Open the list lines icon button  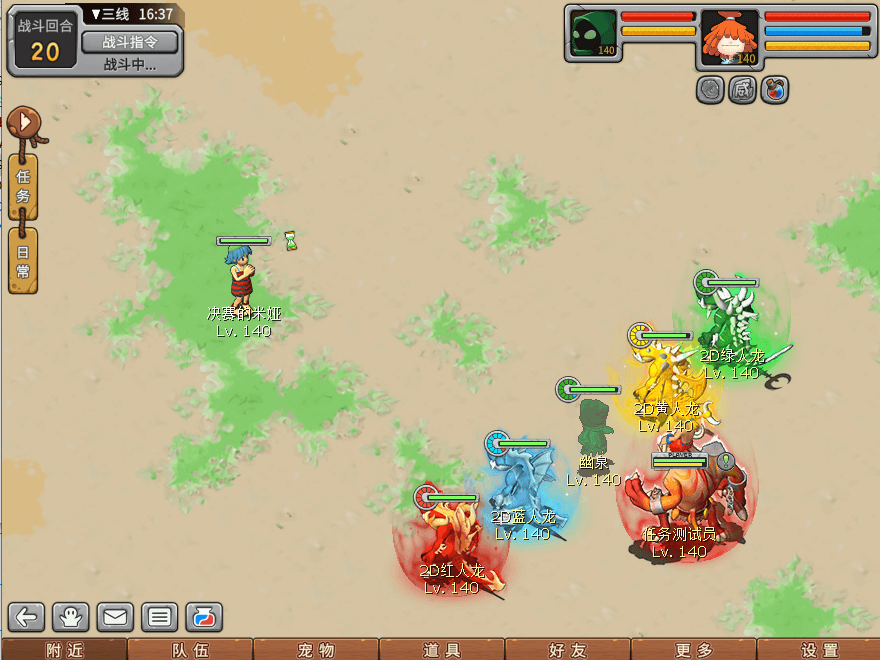(x=158, y=617)
